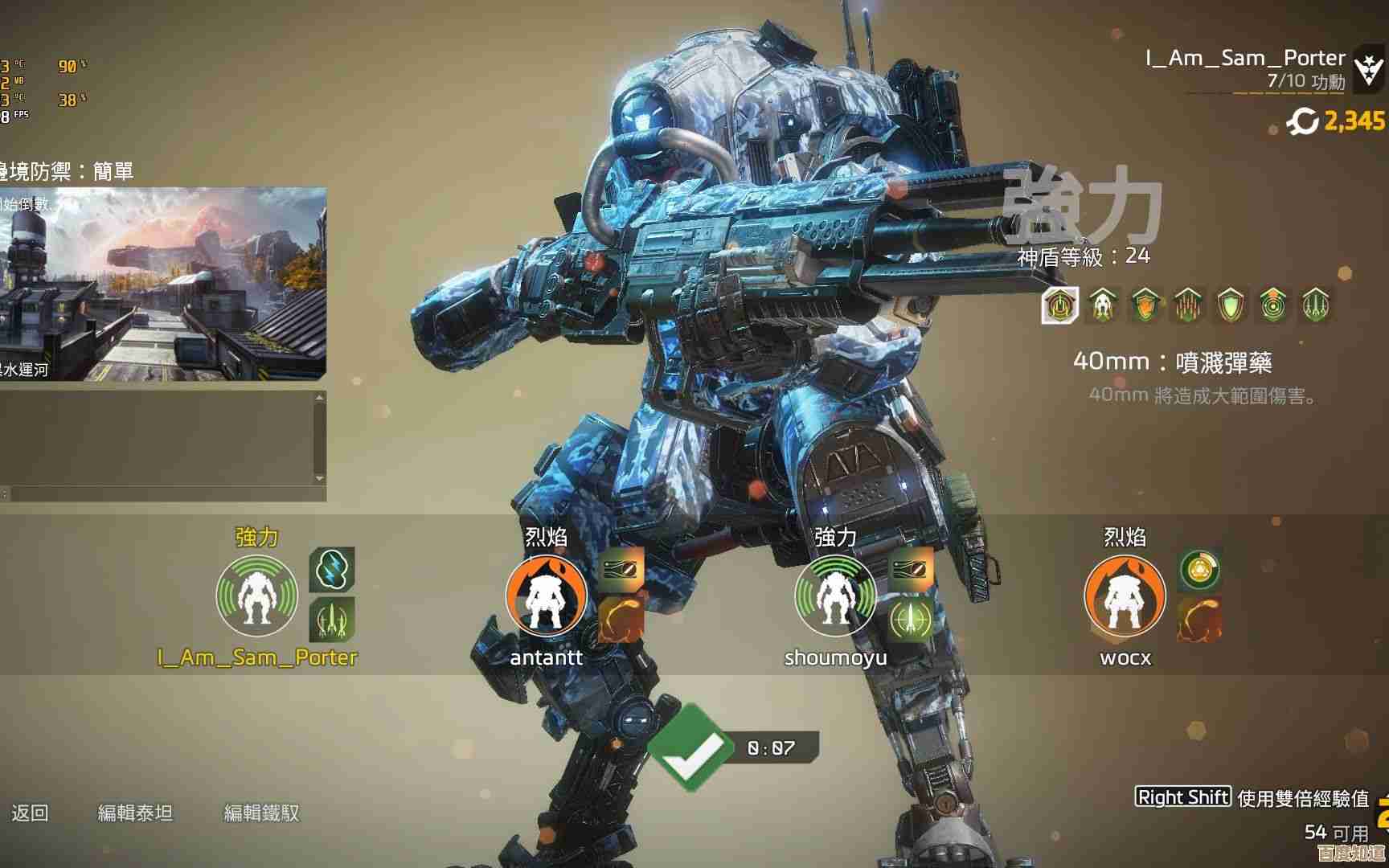Image resolution: width=1389 pixels, height=868 pixels.
Task: Select antantt's orange flame titan icon
Action: tap(546, 596)
